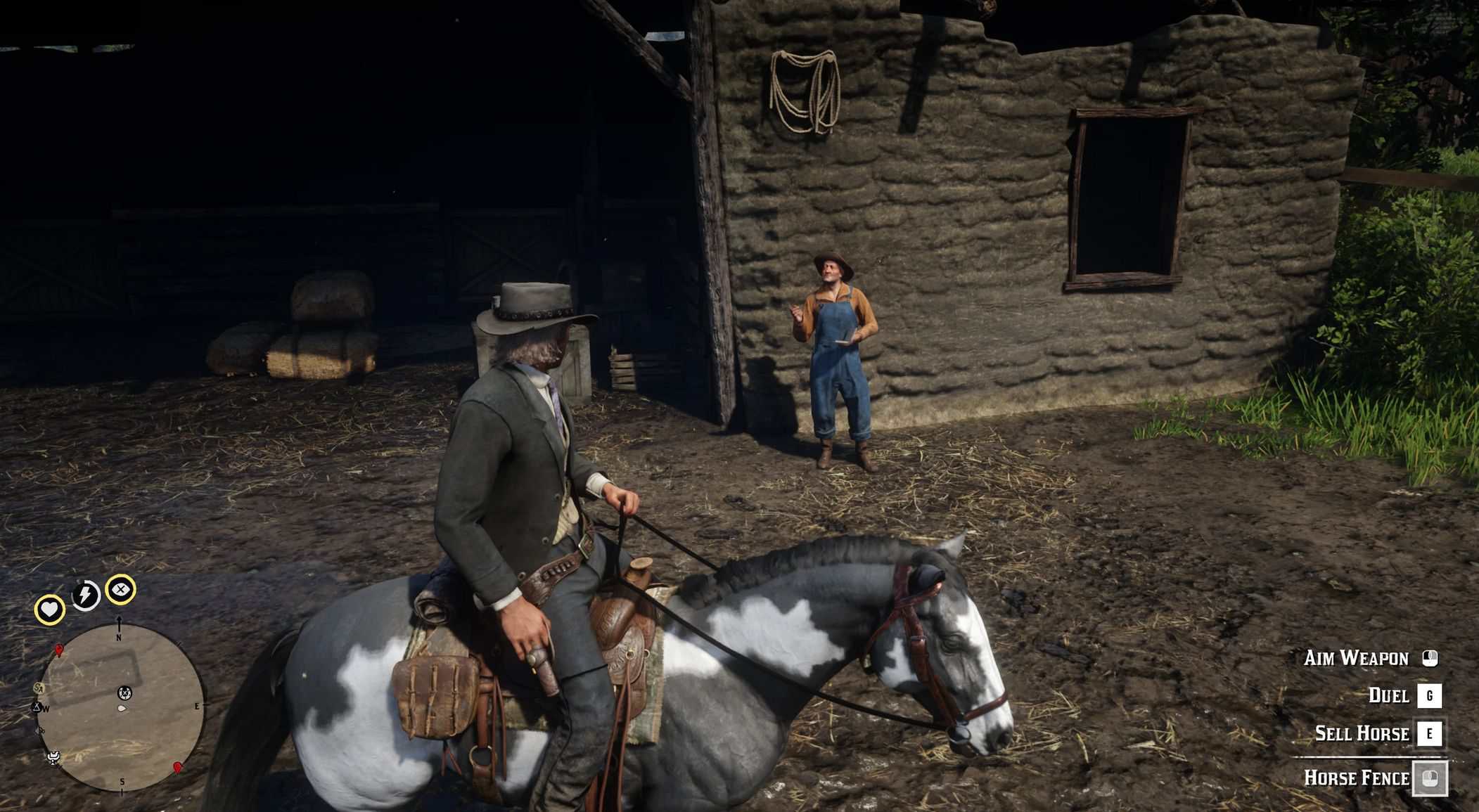Click the circular minimap
This screenshot has height=812, width=1479.
coord(121,706)
